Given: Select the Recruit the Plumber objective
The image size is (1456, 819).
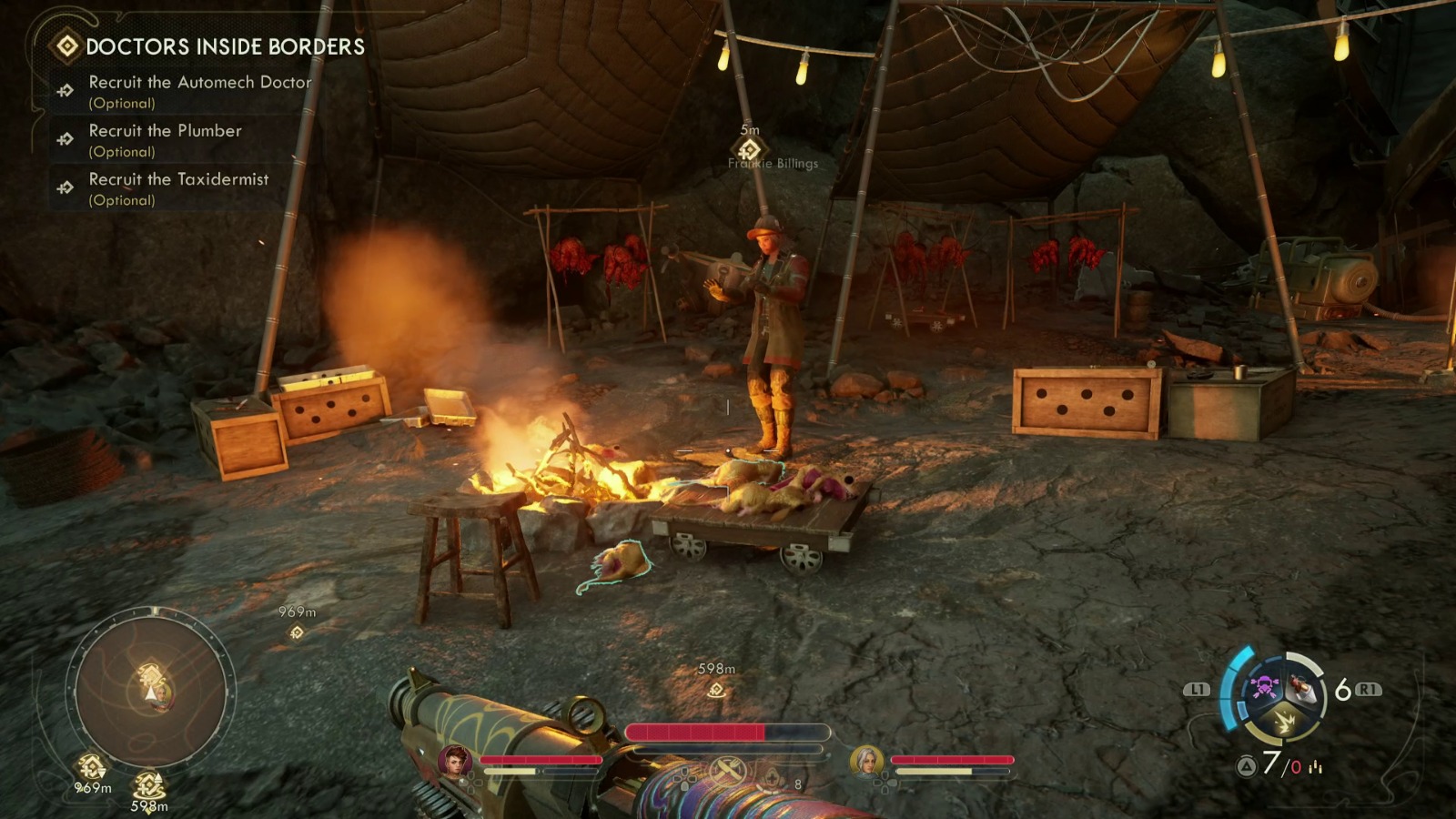Looking at the screenshot, I should coord(165,131).
